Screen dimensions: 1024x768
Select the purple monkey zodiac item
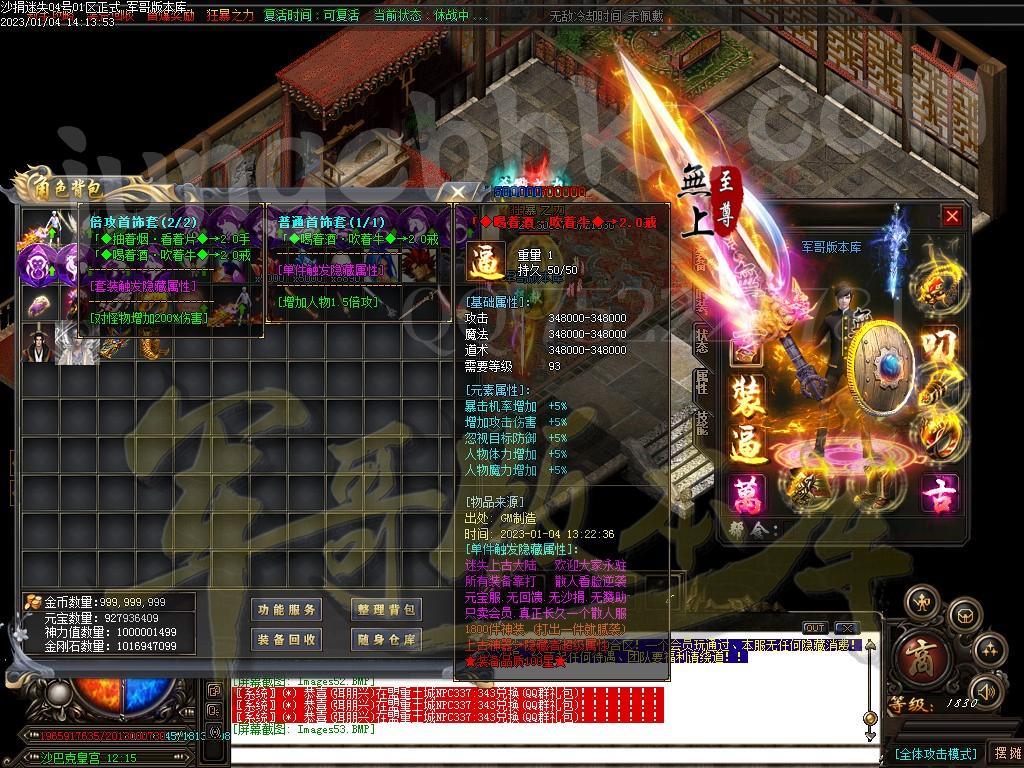click(x=37, y=265)
